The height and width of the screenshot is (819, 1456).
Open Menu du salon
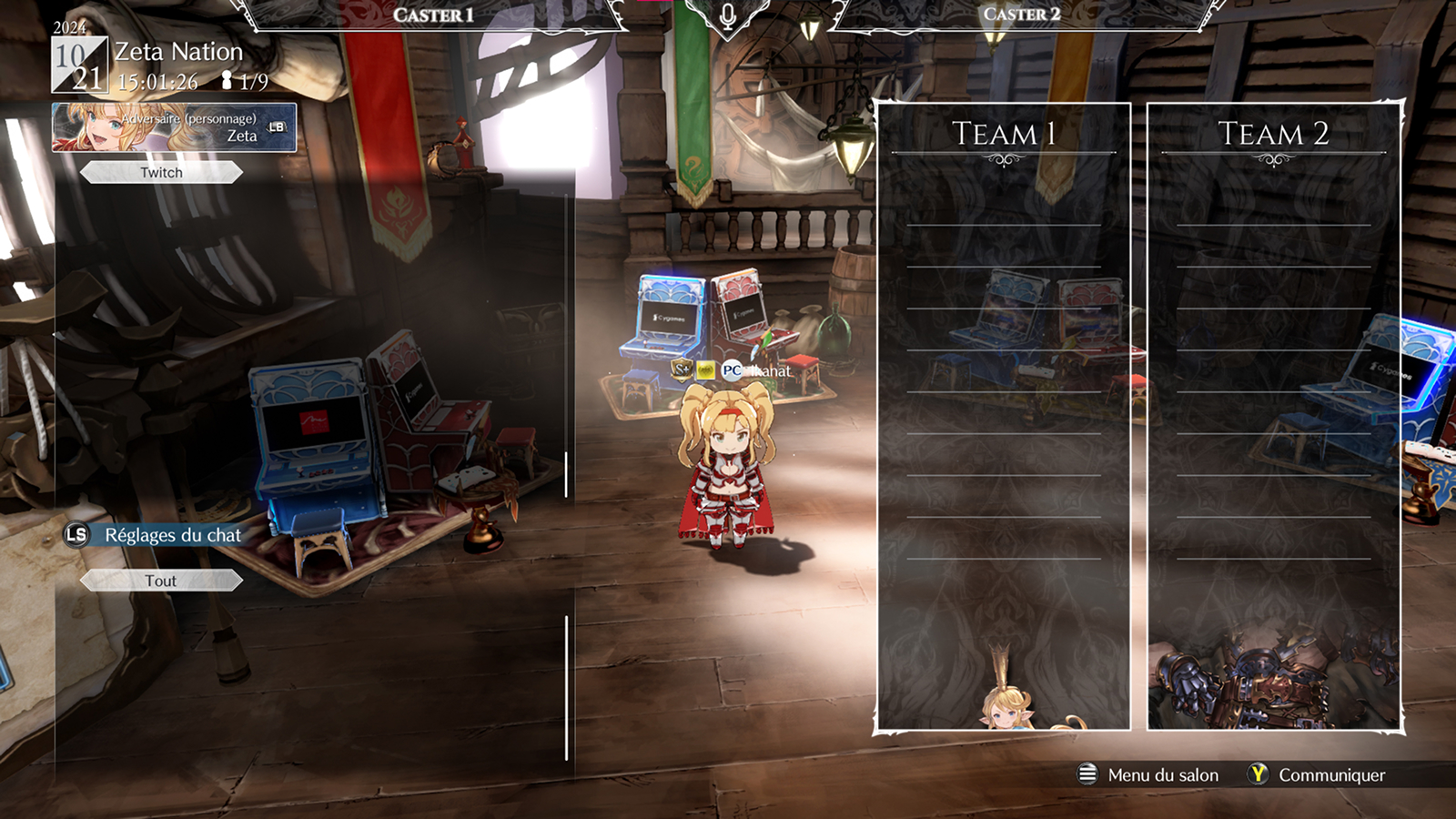coord(1148,774)
